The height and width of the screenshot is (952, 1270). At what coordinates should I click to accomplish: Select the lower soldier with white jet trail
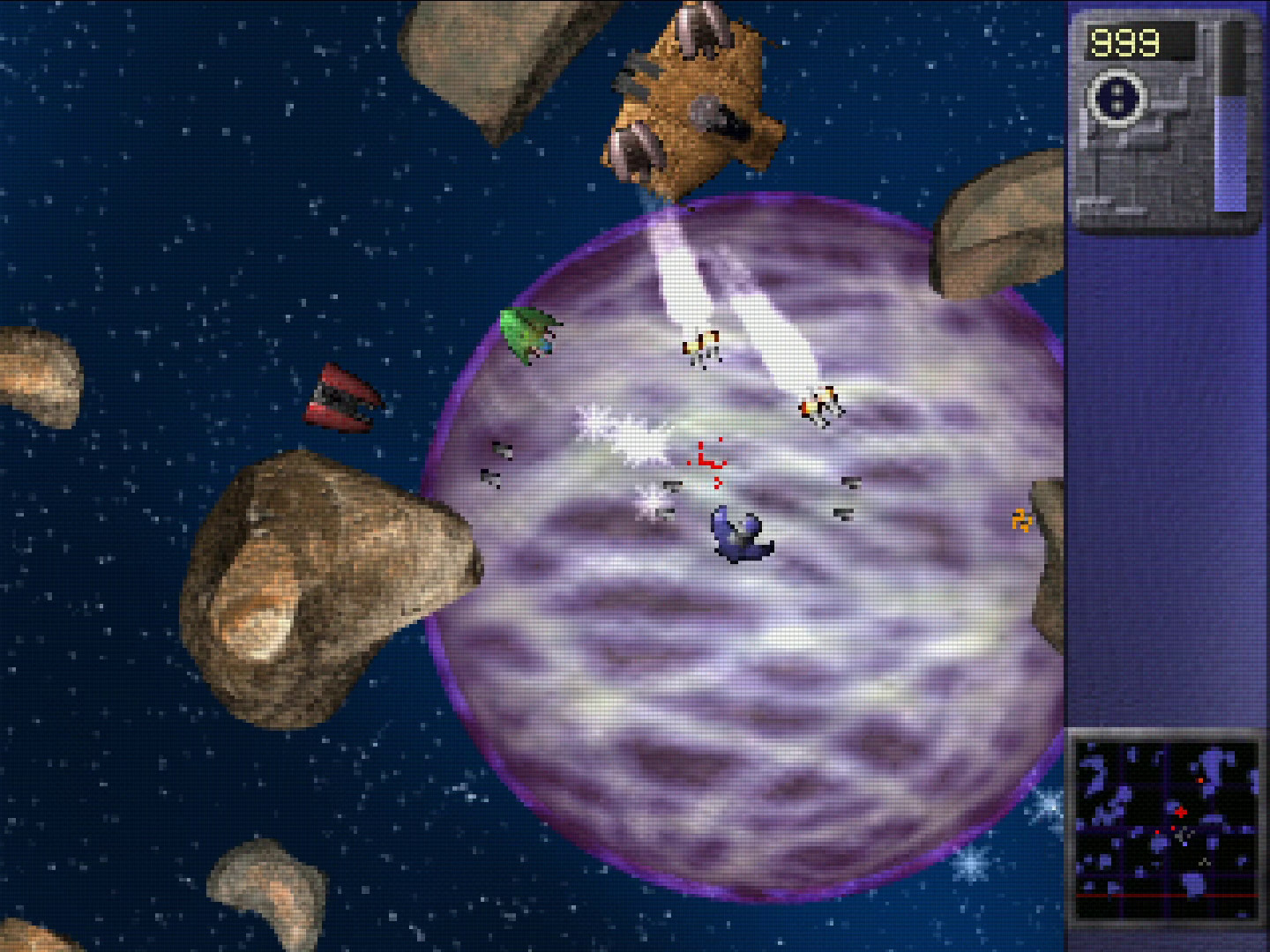[818, 406]
